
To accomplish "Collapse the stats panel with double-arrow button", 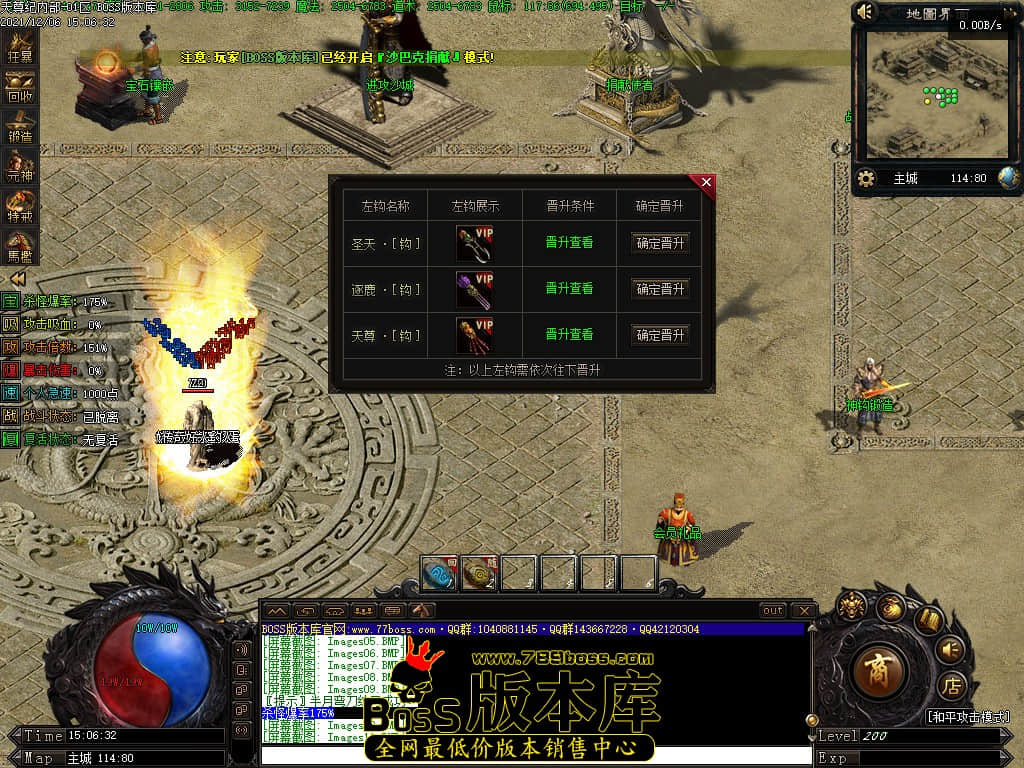I will tap(17, 279).
